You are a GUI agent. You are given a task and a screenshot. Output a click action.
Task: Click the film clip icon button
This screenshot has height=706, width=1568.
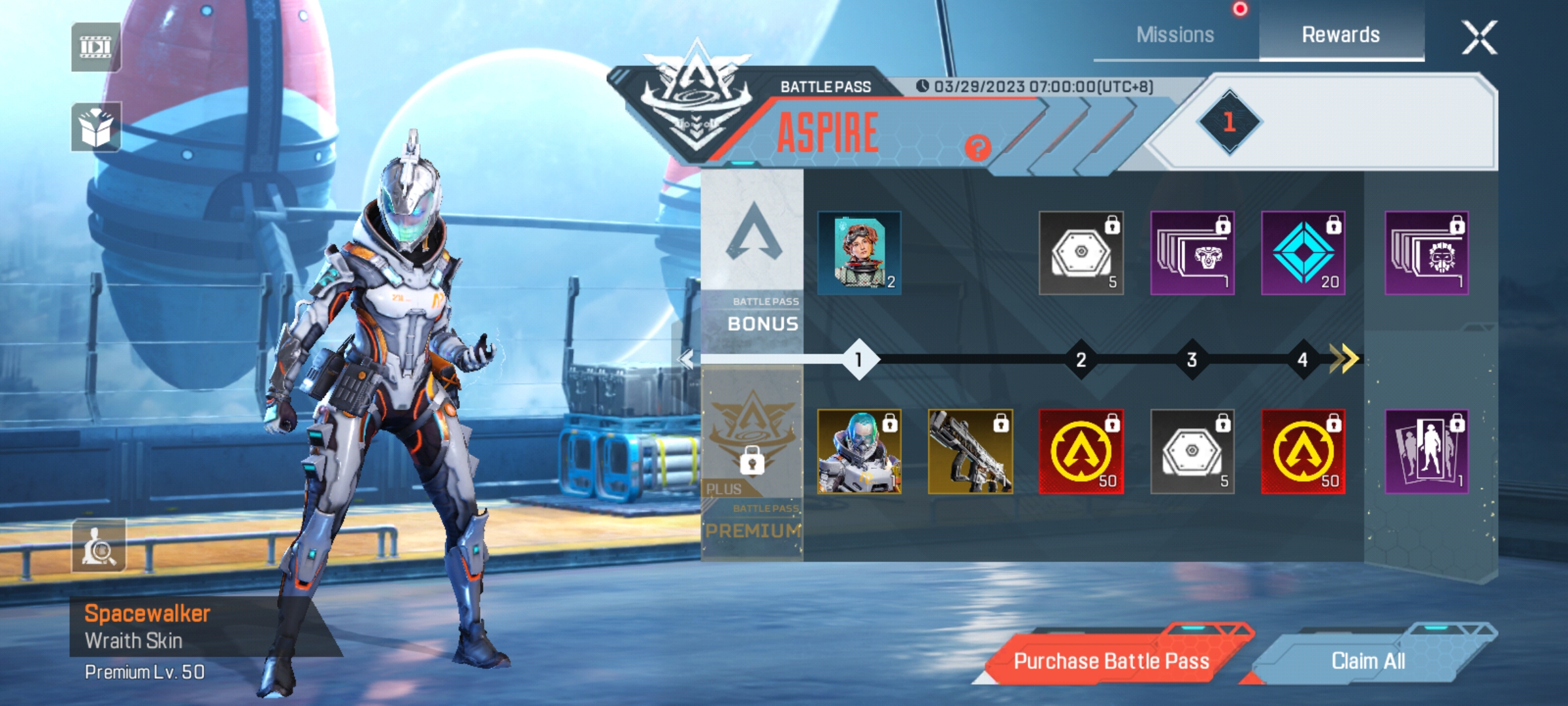(x=96, y=47)
